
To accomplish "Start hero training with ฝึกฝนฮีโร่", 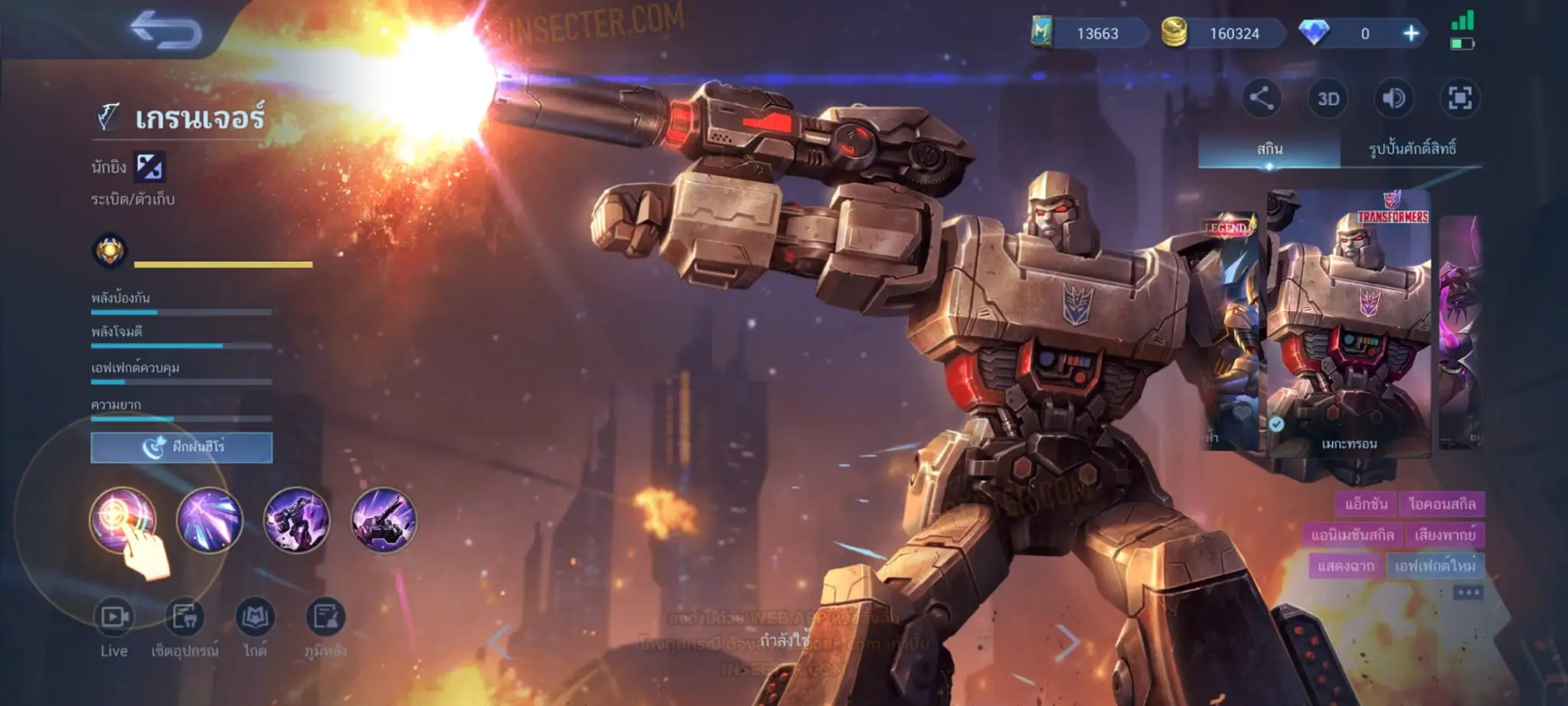I will (181, 447).
